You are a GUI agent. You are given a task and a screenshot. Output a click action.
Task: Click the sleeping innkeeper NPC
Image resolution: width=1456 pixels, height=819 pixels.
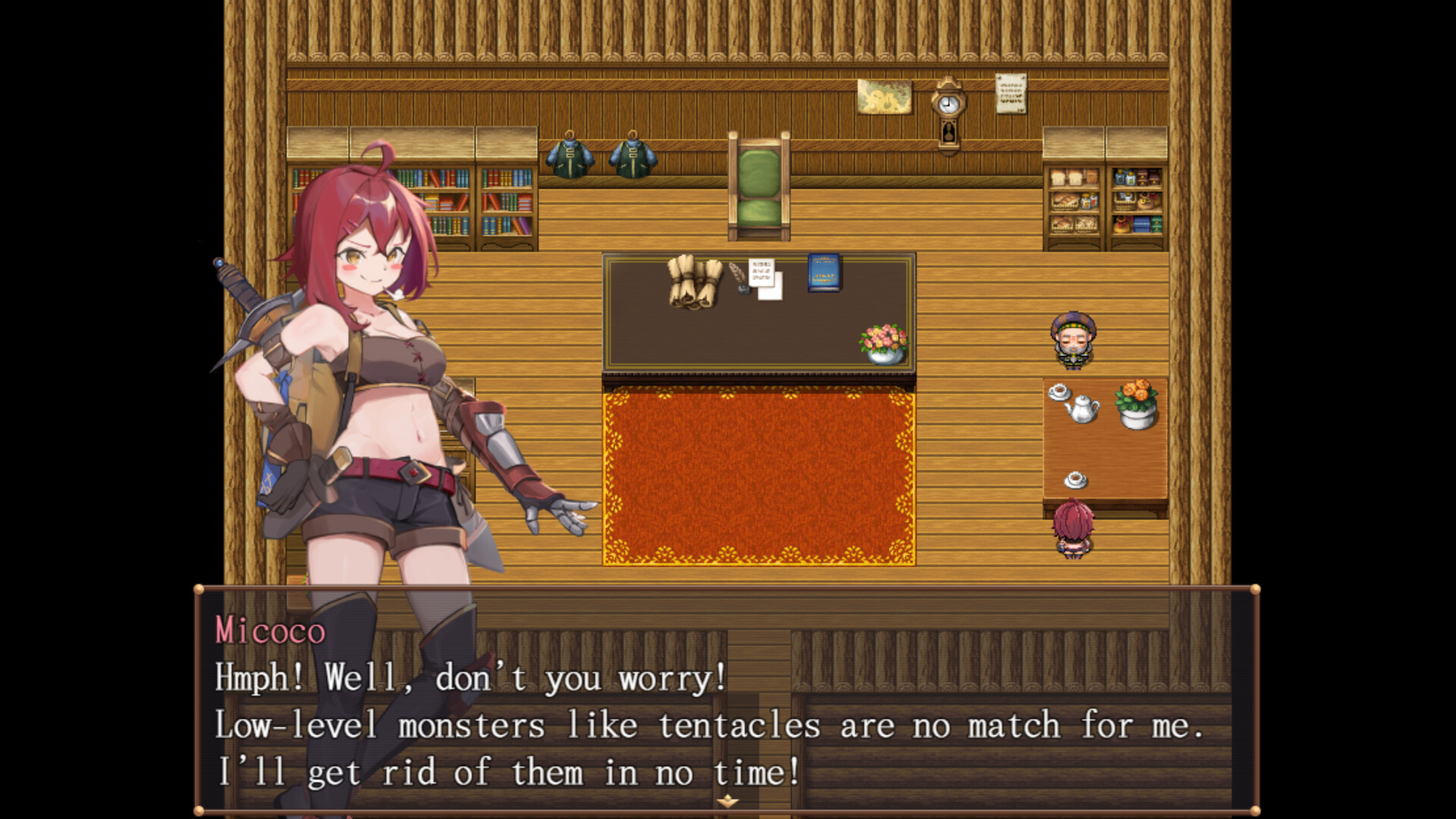pyautogui.click(x=1075, y=341)
